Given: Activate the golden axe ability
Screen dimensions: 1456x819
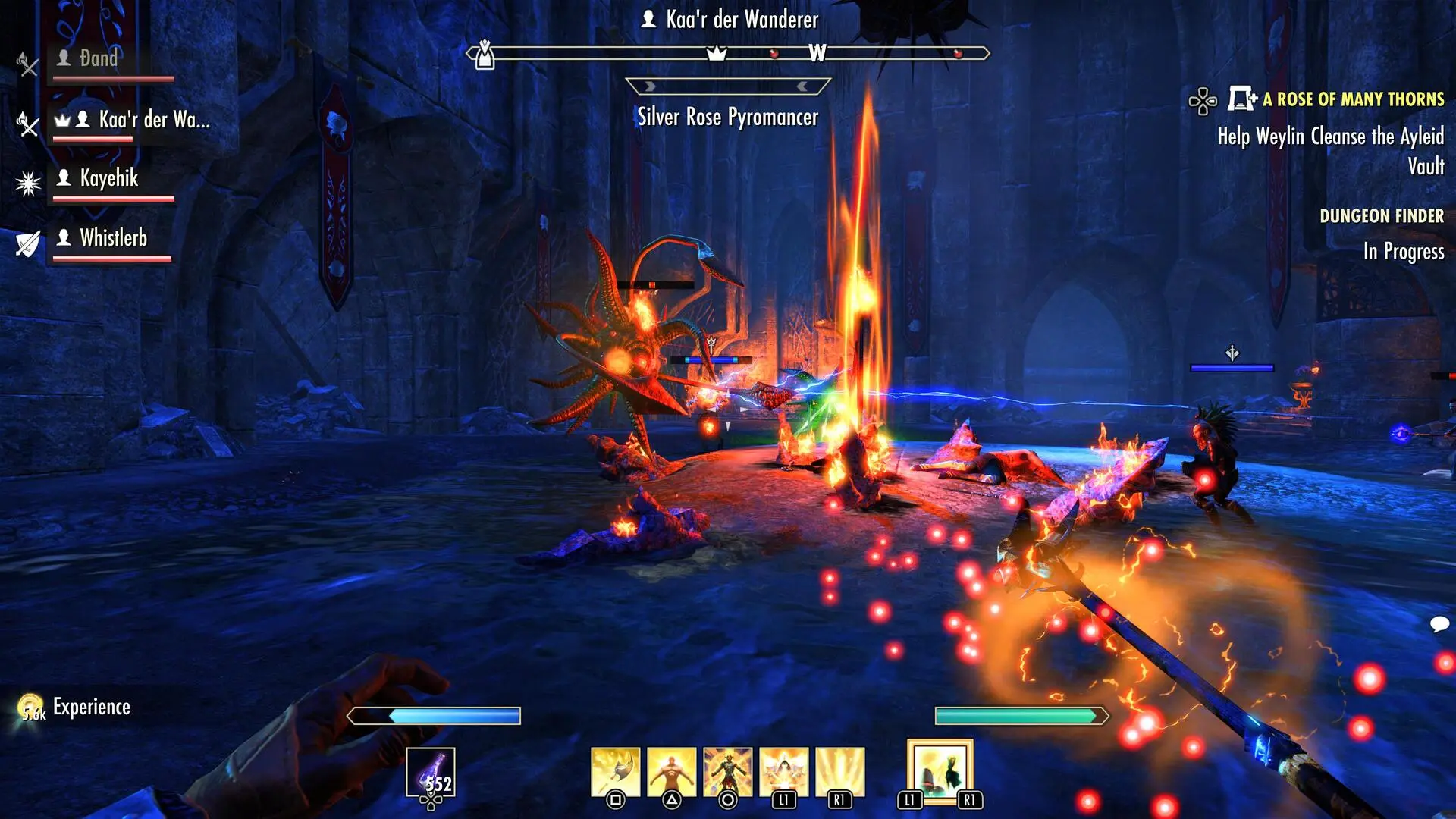Looking at the screenshot, I should click(615, 772).
